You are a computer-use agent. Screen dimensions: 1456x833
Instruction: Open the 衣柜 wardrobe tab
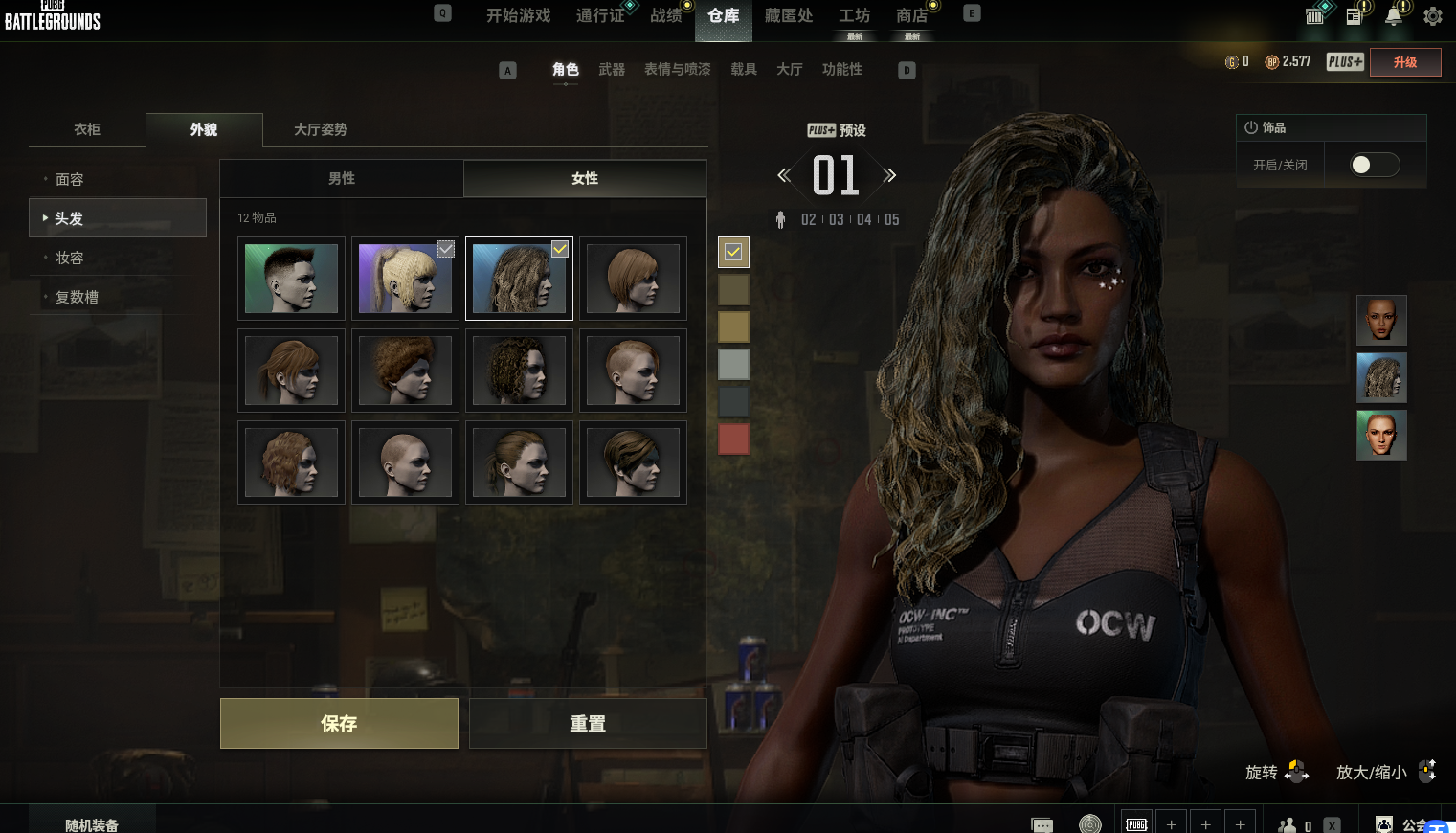tap(87, 129)
